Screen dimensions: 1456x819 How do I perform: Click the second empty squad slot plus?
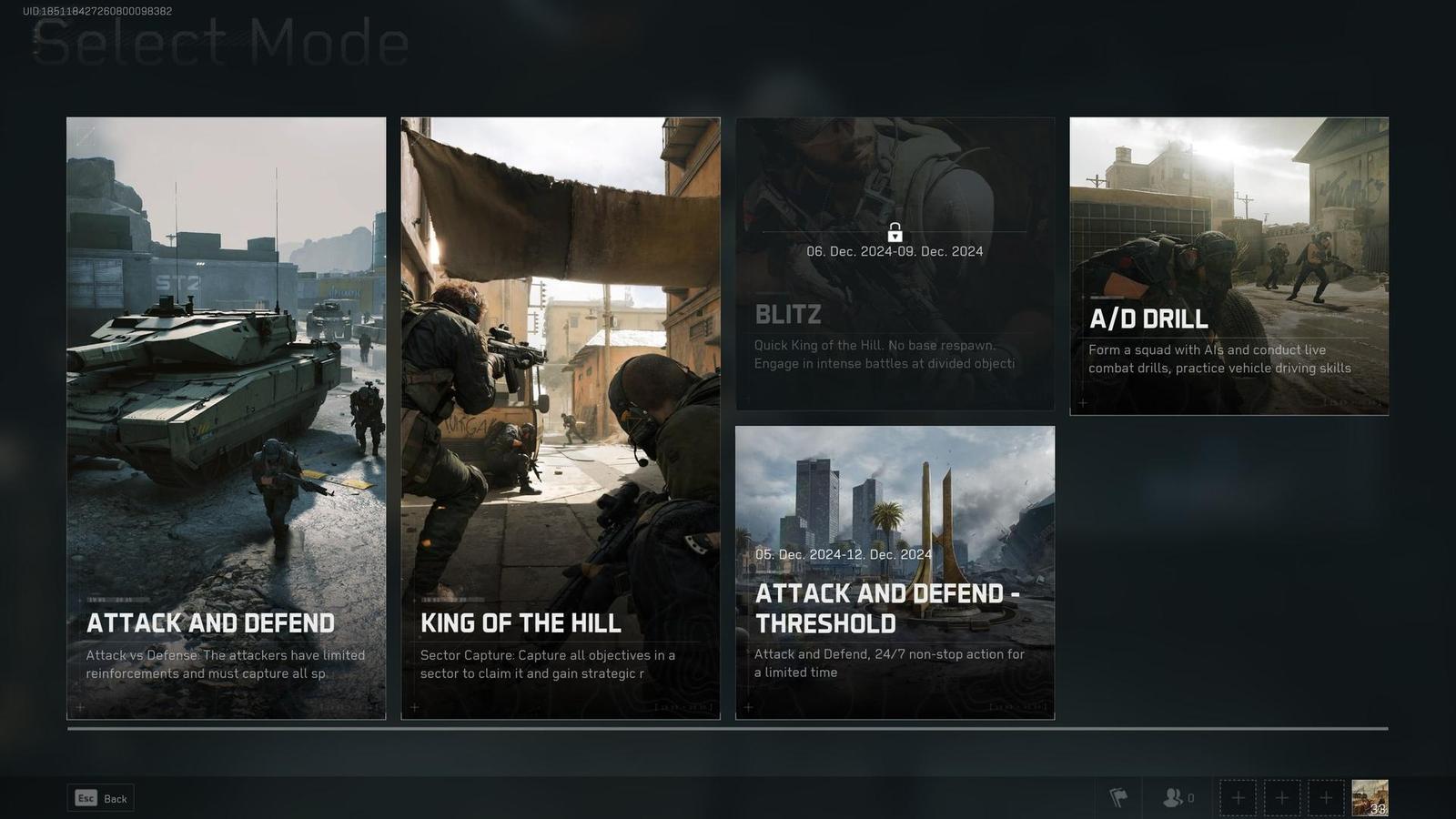tap(1282, 797)
